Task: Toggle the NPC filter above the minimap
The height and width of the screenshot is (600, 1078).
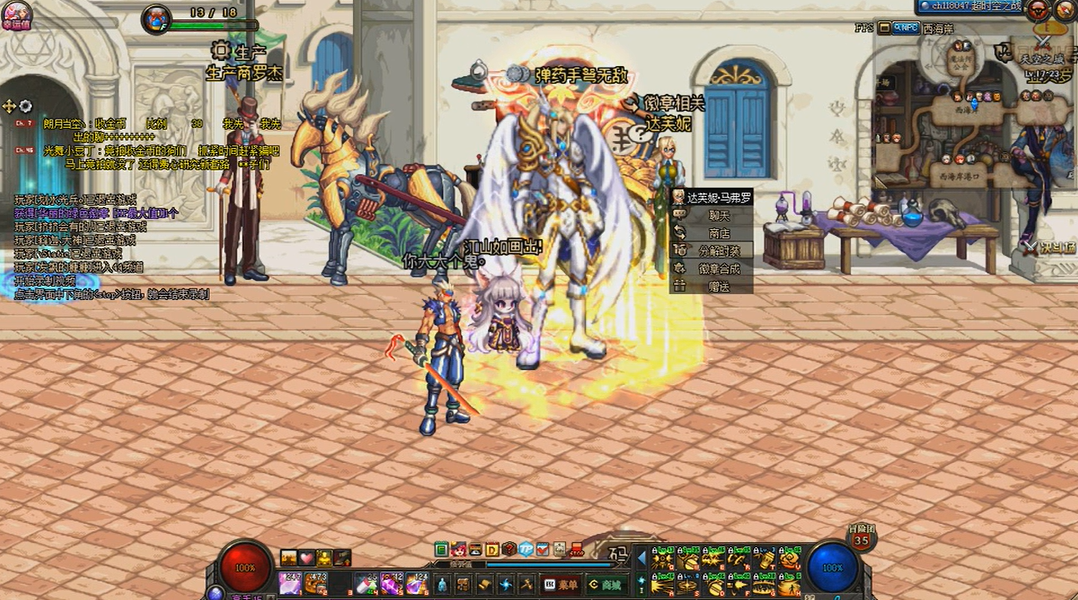Action: coord(906,28)
